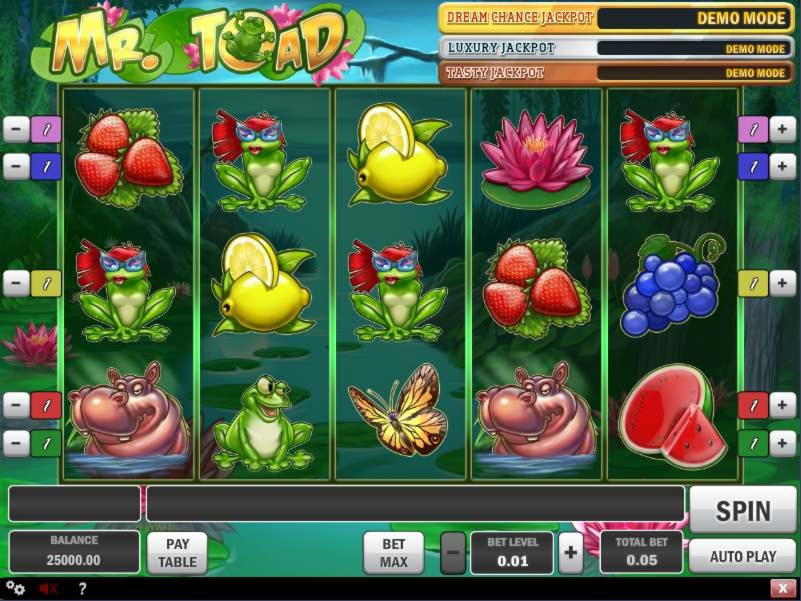Click the minus beside the red payline
Screen dimensions: 801x601
(x=16, y=405)
